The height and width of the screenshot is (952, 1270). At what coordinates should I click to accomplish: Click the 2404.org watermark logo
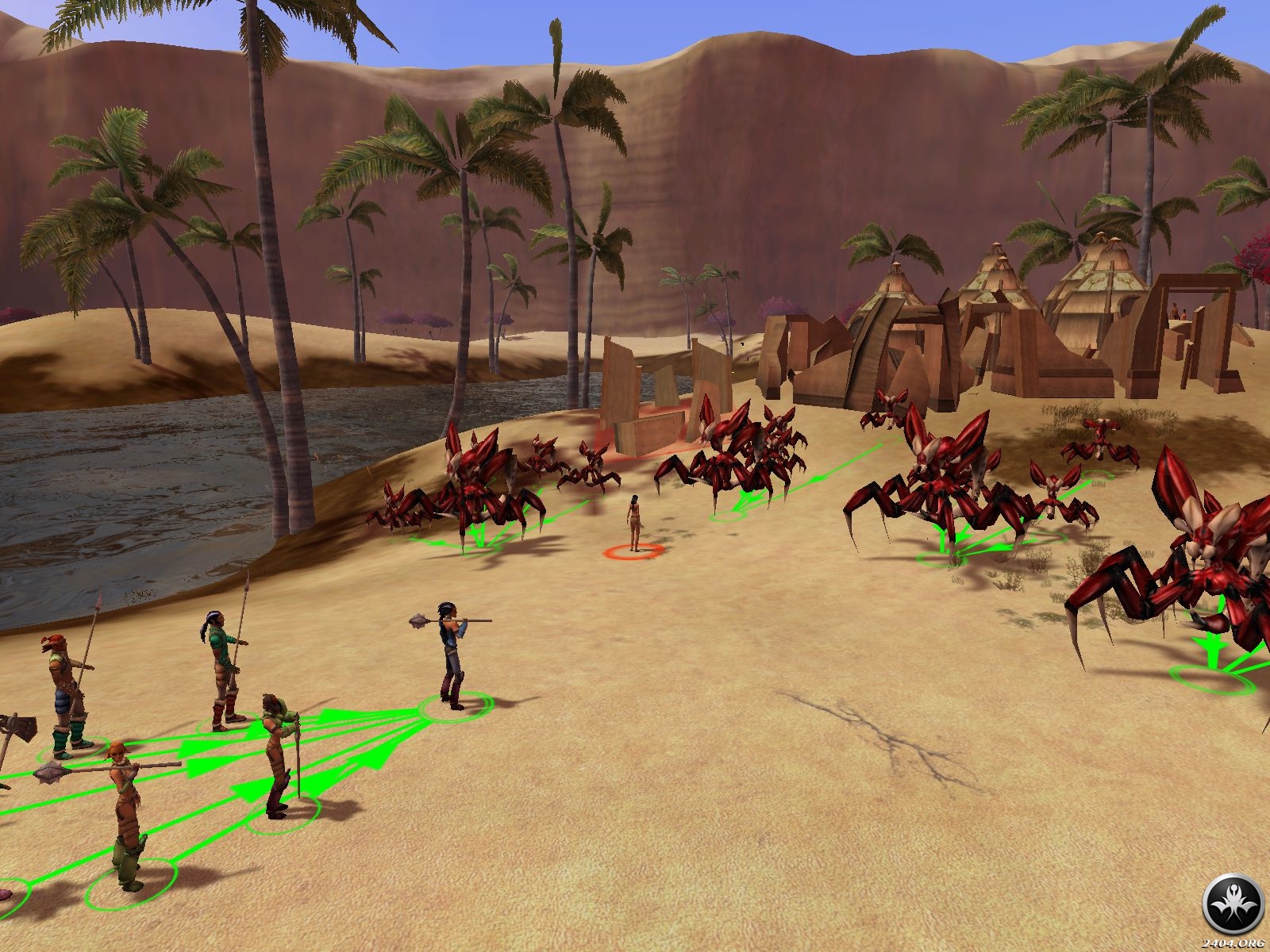click(1233, 905)
